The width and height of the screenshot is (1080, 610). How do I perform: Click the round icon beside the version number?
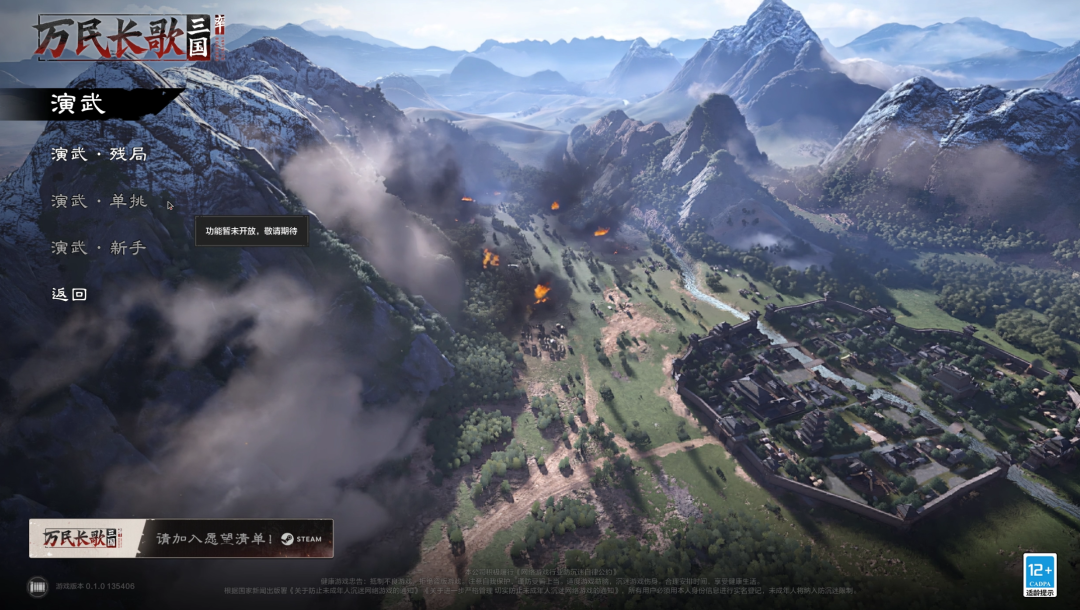tap(37, 586)
